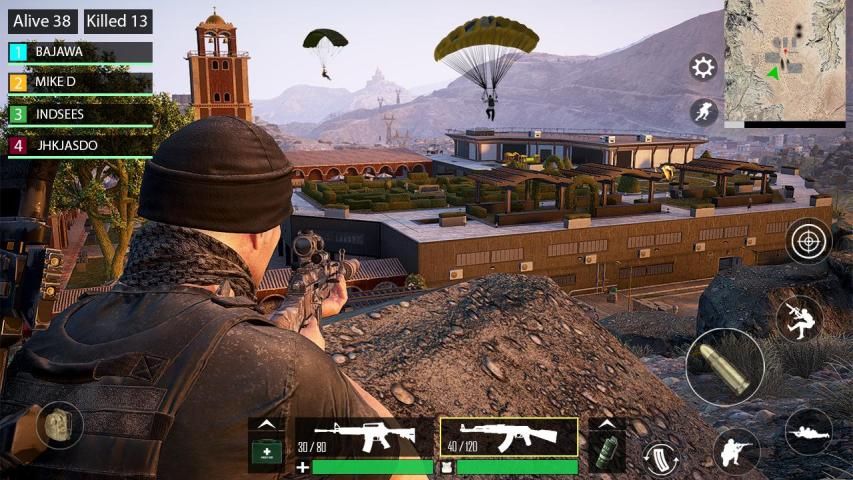Select teammate MIKE D in the squad list
This screenshot has width=853, height=480.
coord(81,83)
